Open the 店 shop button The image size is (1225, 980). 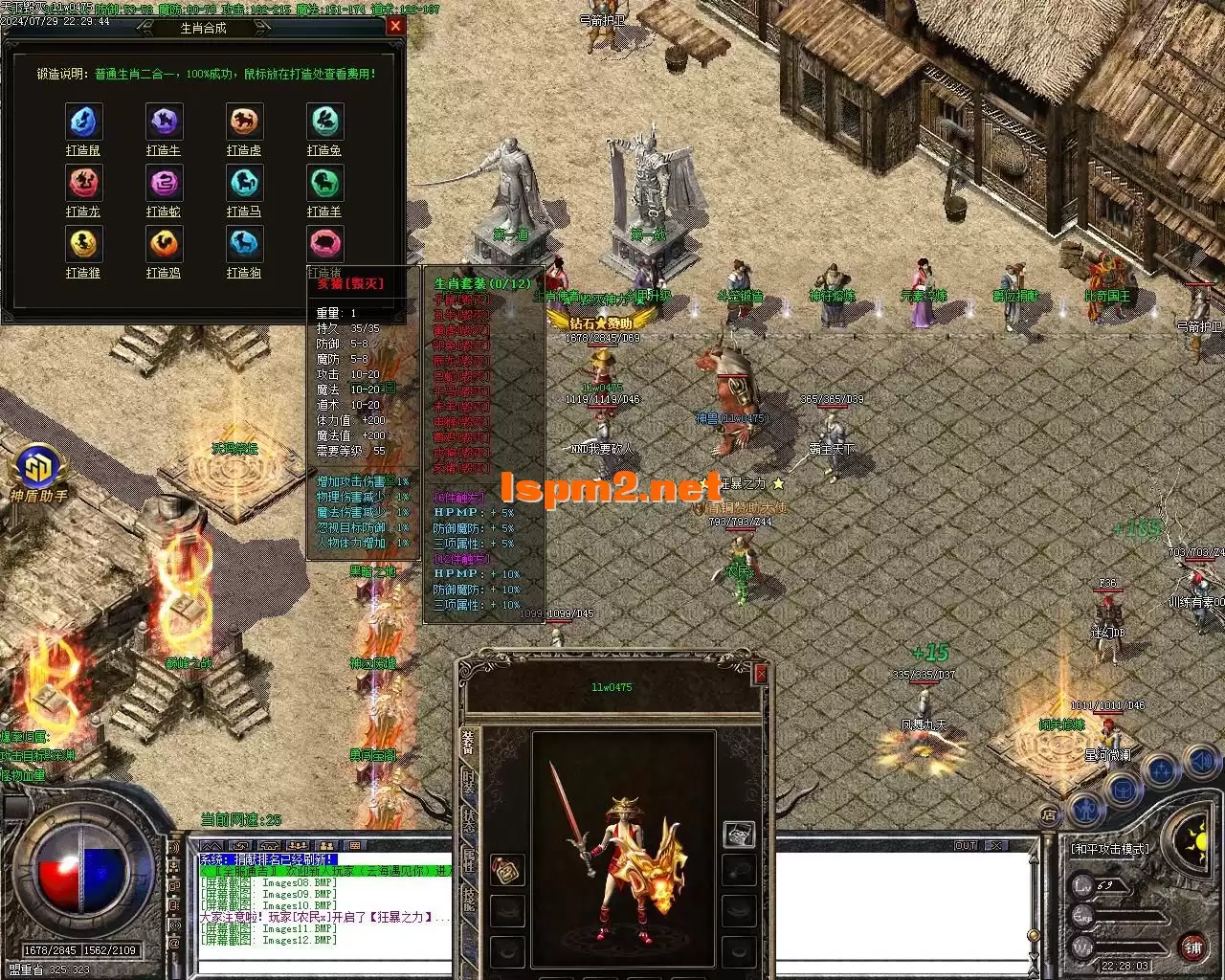(1050, 815)
